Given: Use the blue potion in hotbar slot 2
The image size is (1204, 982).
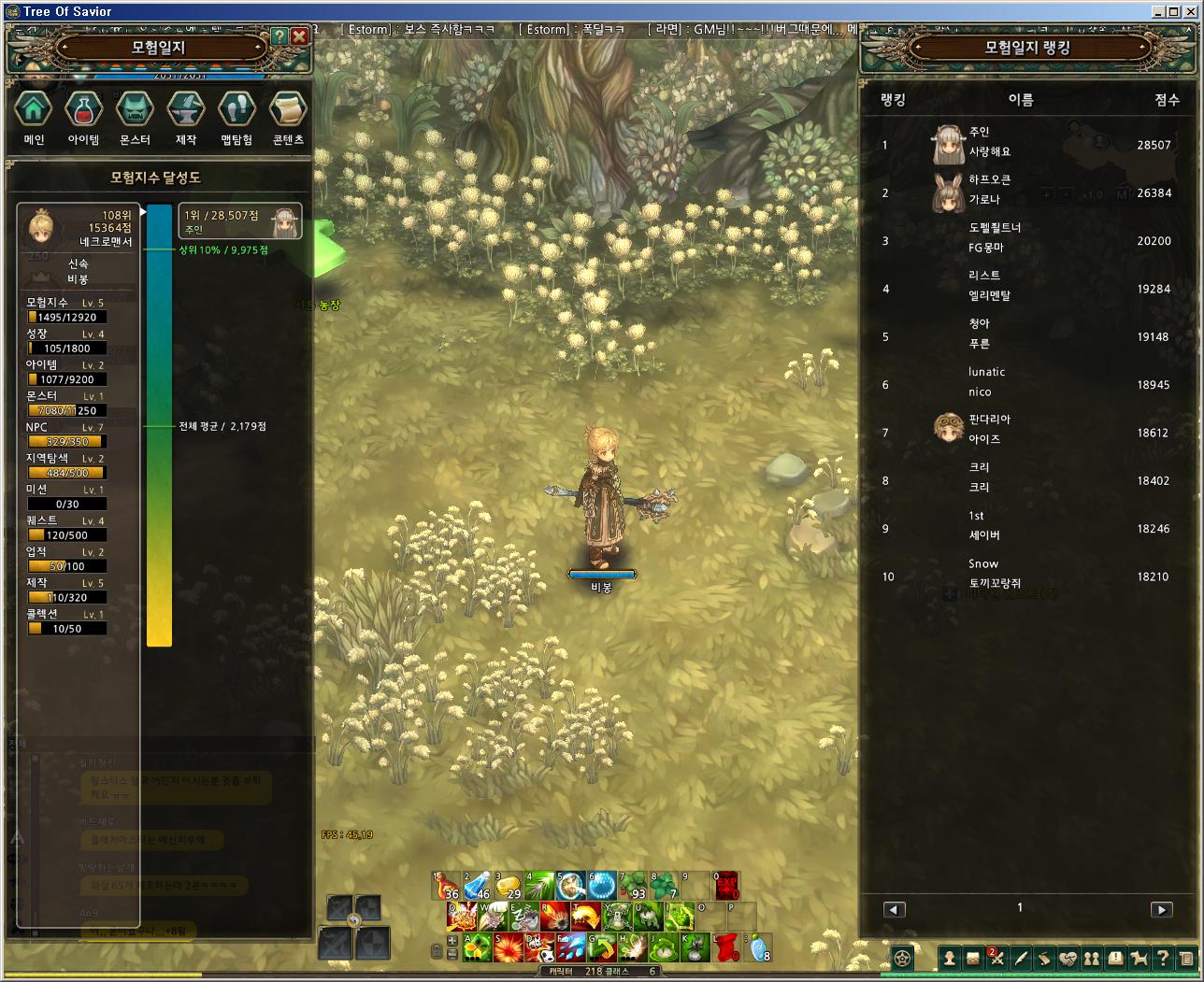Looking at the screenshot, I should pyautogui.click(x=477, y=885).
